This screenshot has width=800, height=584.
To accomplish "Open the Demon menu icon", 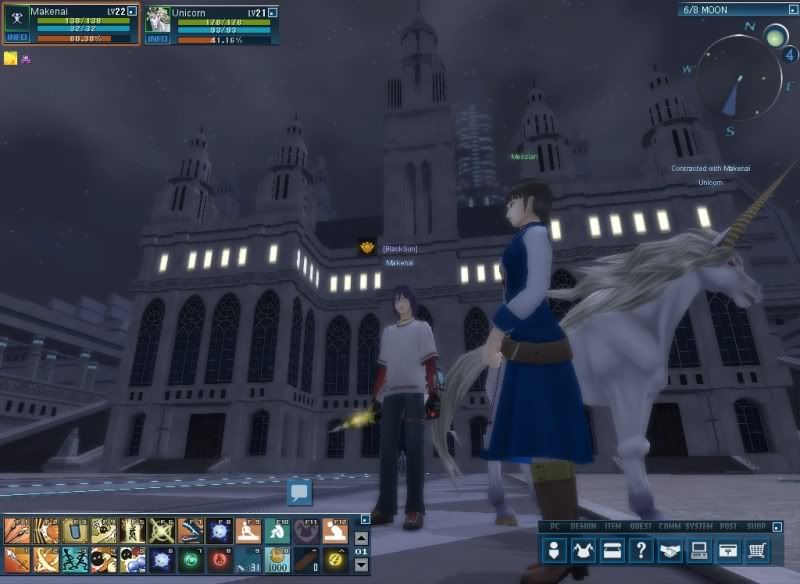I will pos(583,549).
